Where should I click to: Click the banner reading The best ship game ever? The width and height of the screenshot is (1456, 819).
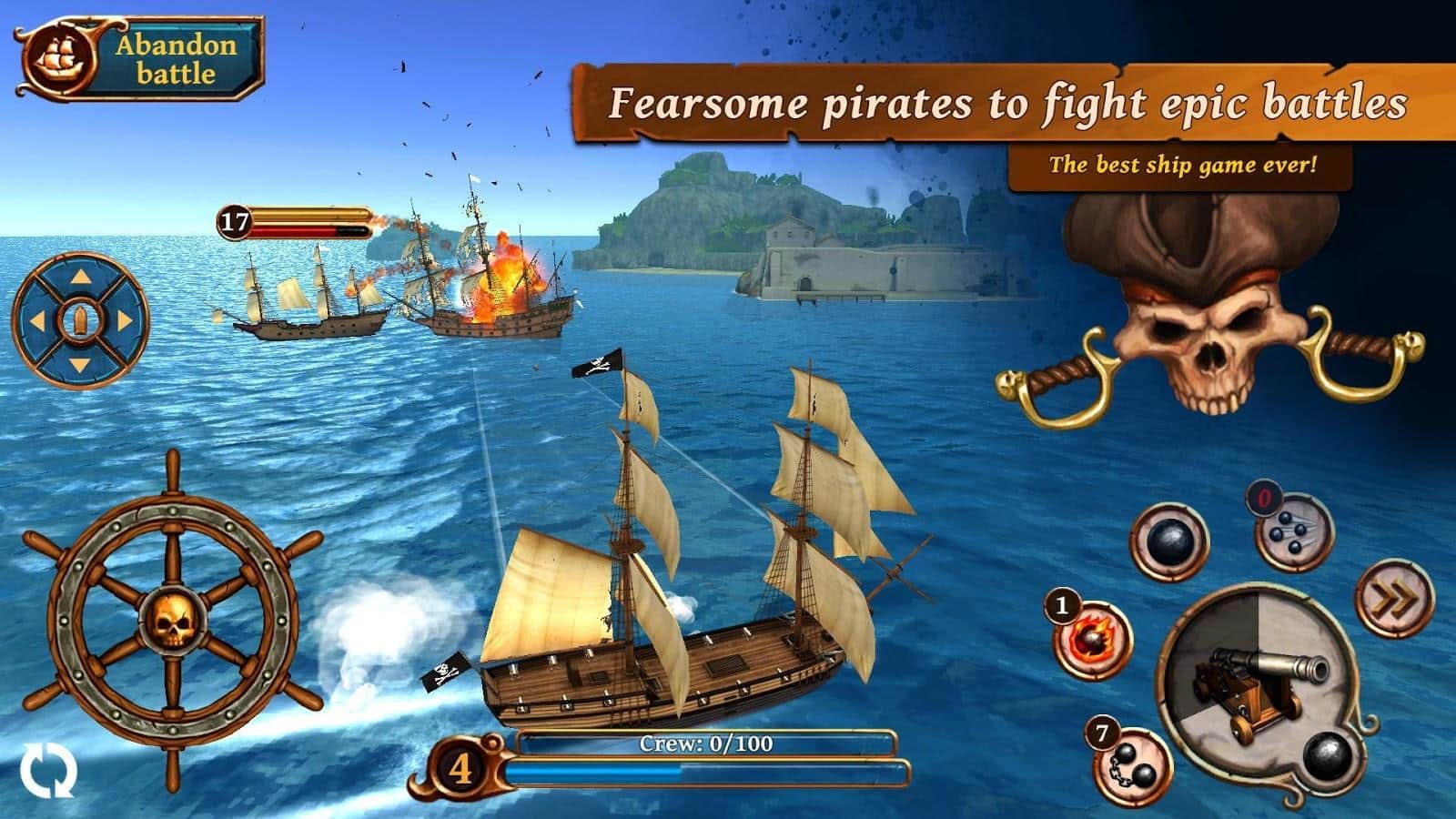click(1183, 166)
